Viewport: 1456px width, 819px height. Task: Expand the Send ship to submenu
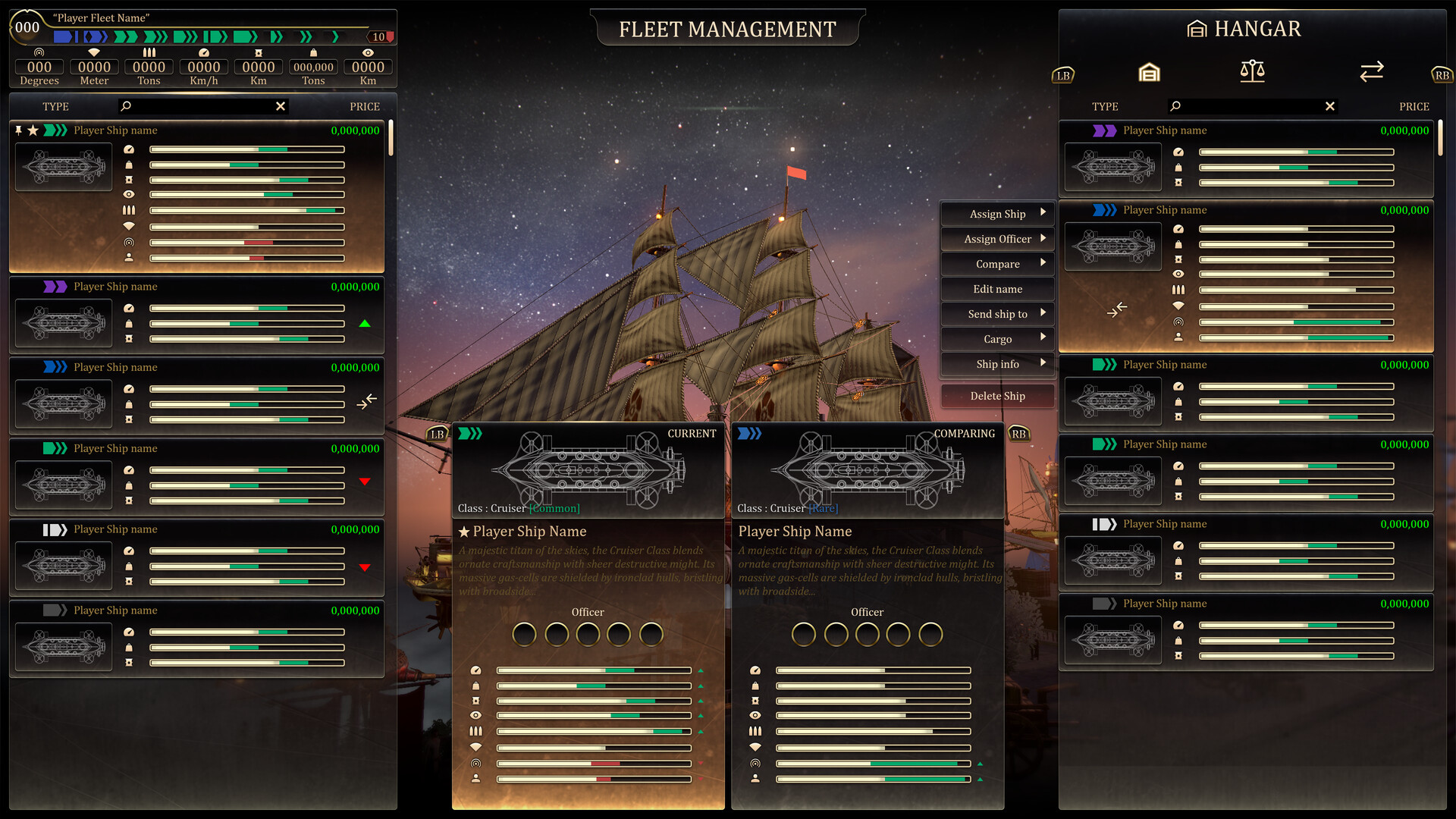tap(996, 314)
